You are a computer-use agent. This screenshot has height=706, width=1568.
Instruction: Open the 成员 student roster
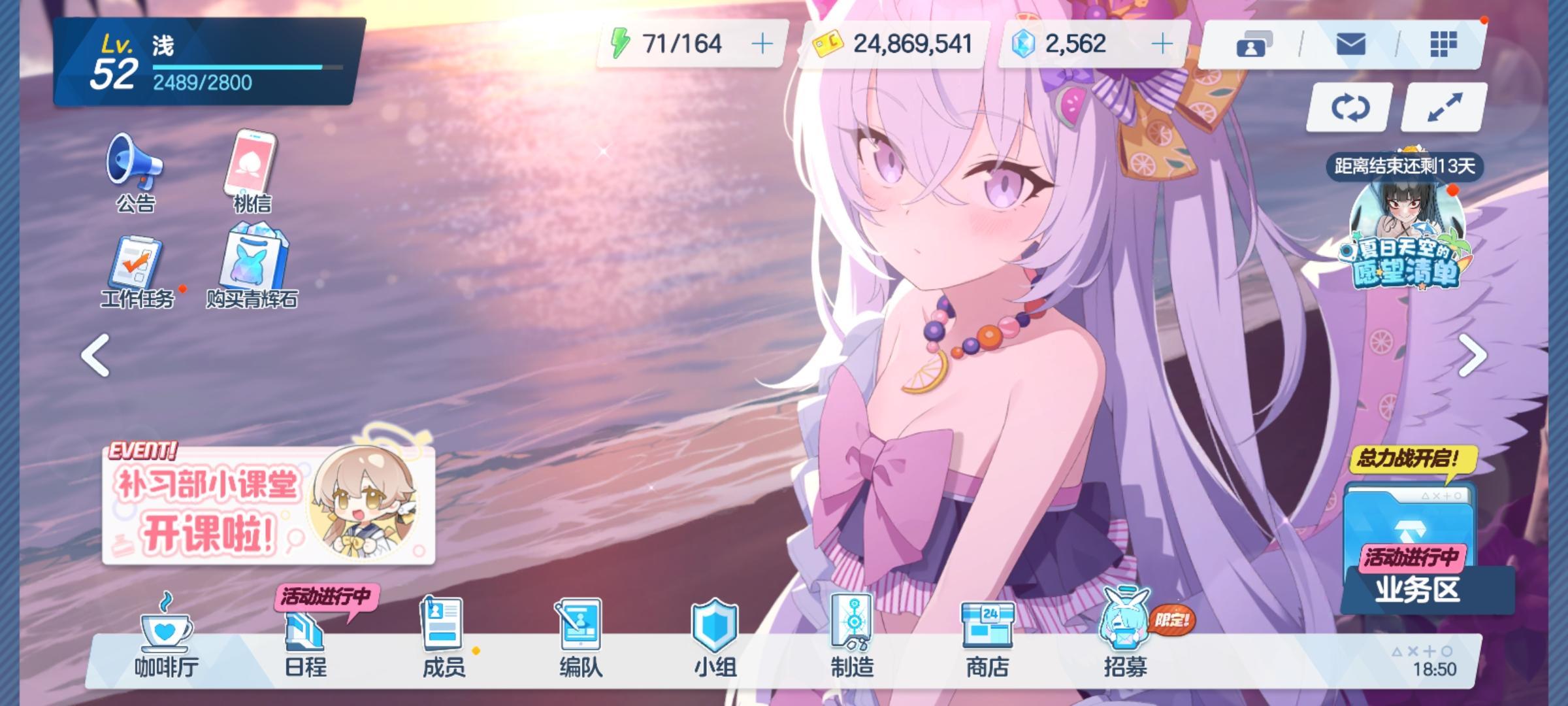click(x=441, y=644)
